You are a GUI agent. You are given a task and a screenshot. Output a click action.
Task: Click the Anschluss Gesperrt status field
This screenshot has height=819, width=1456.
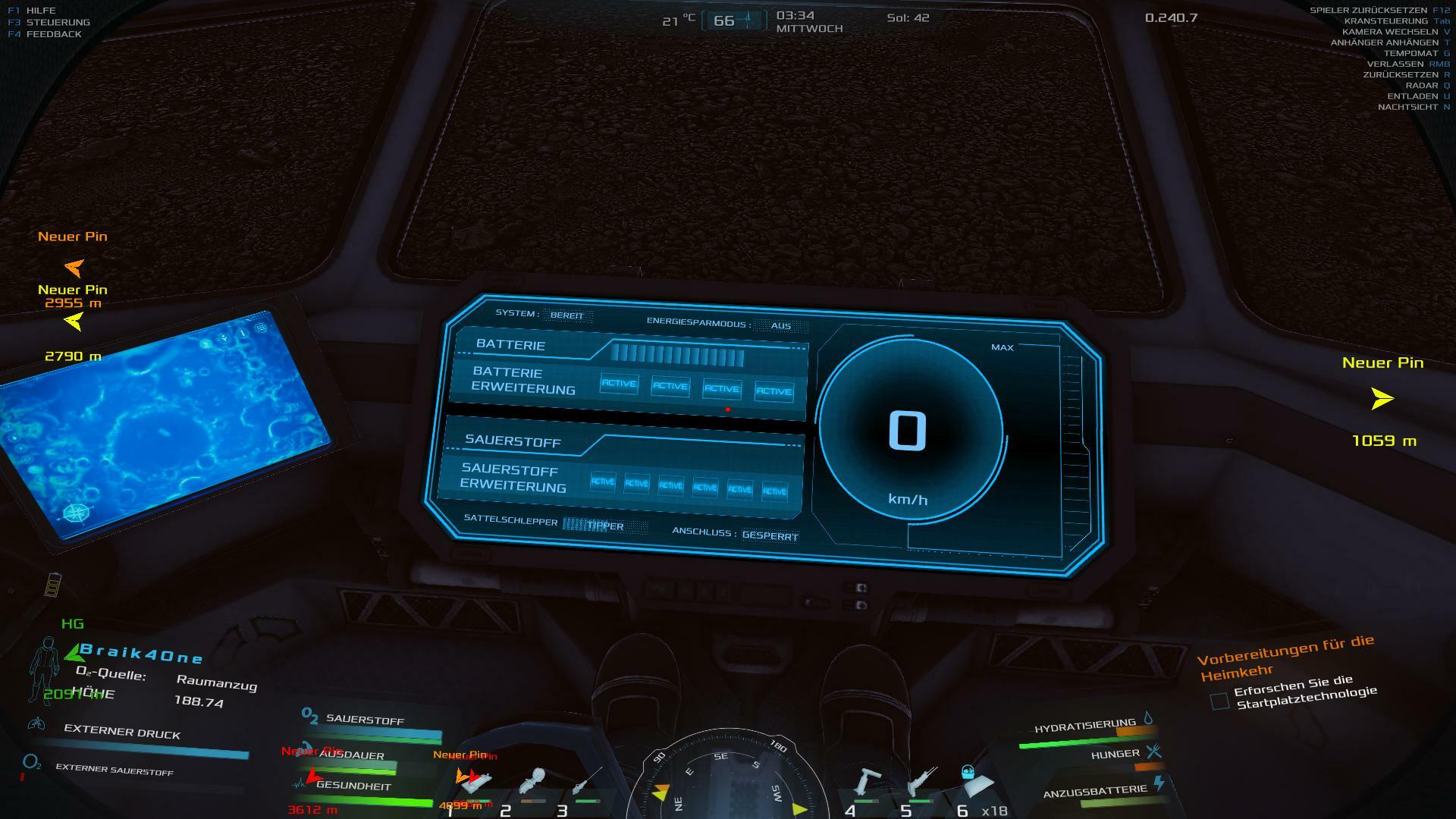770,535
